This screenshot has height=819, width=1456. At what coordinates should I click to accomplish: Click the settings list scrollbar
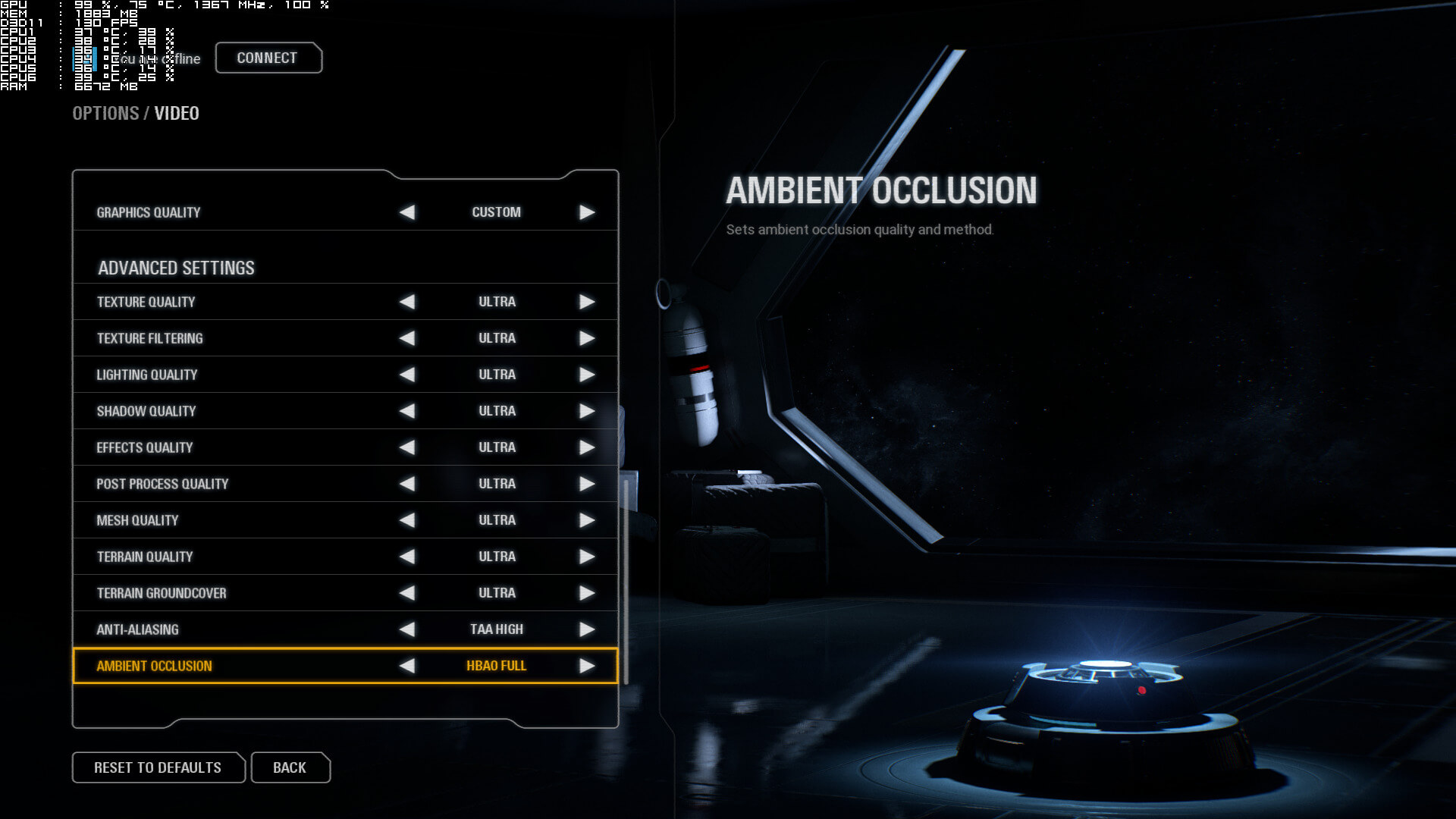(x=626, y=580)
